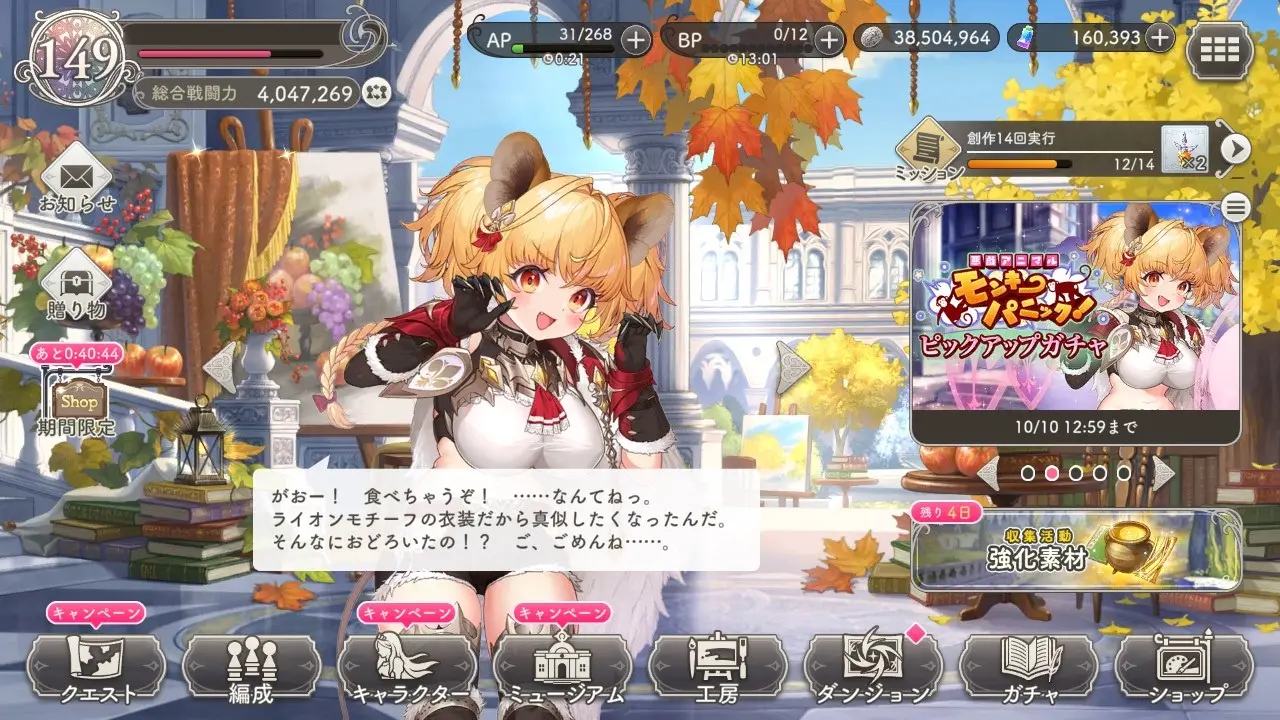Expand the ミッション tracker arrow
The height and width of the screenshot is (720, 1280).
click(x=1236, y=149)
